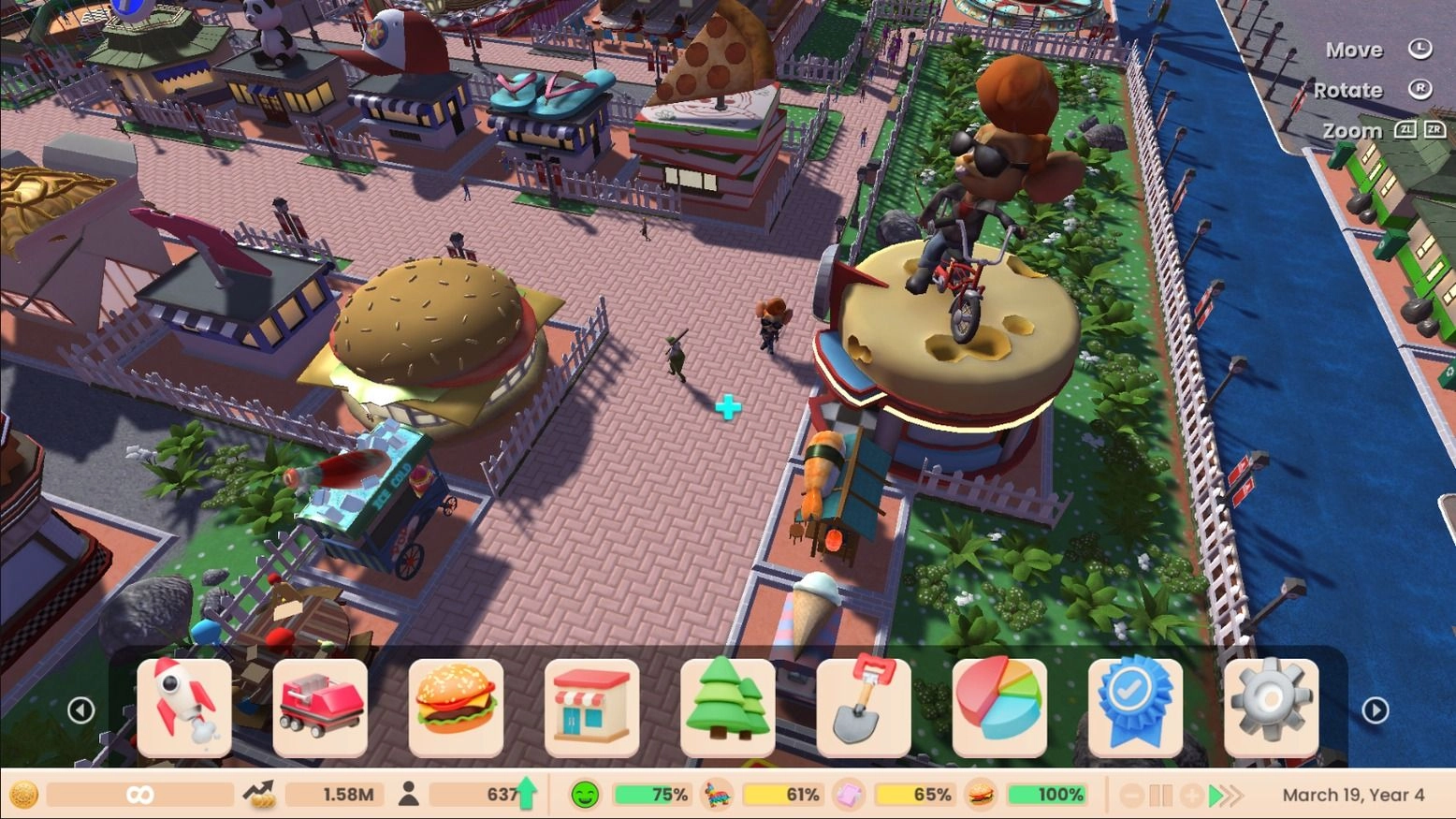Open the guest count panel showing 637
The height and width of the screenshot is (819, 1456).
(x=487, y=795)
